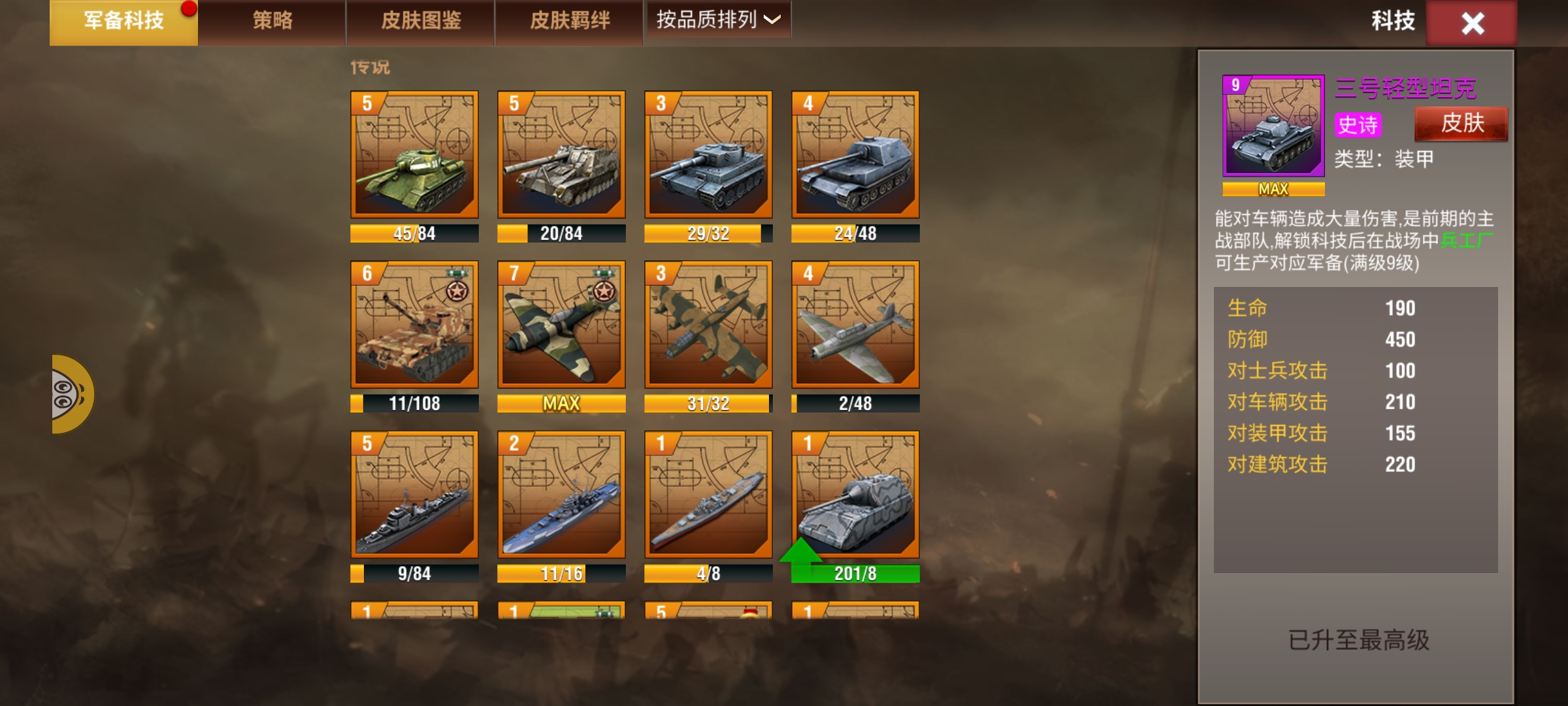
Task: Open the red 皮肤 skin button
Action: pyautogui.click(x=1462, y=124)
